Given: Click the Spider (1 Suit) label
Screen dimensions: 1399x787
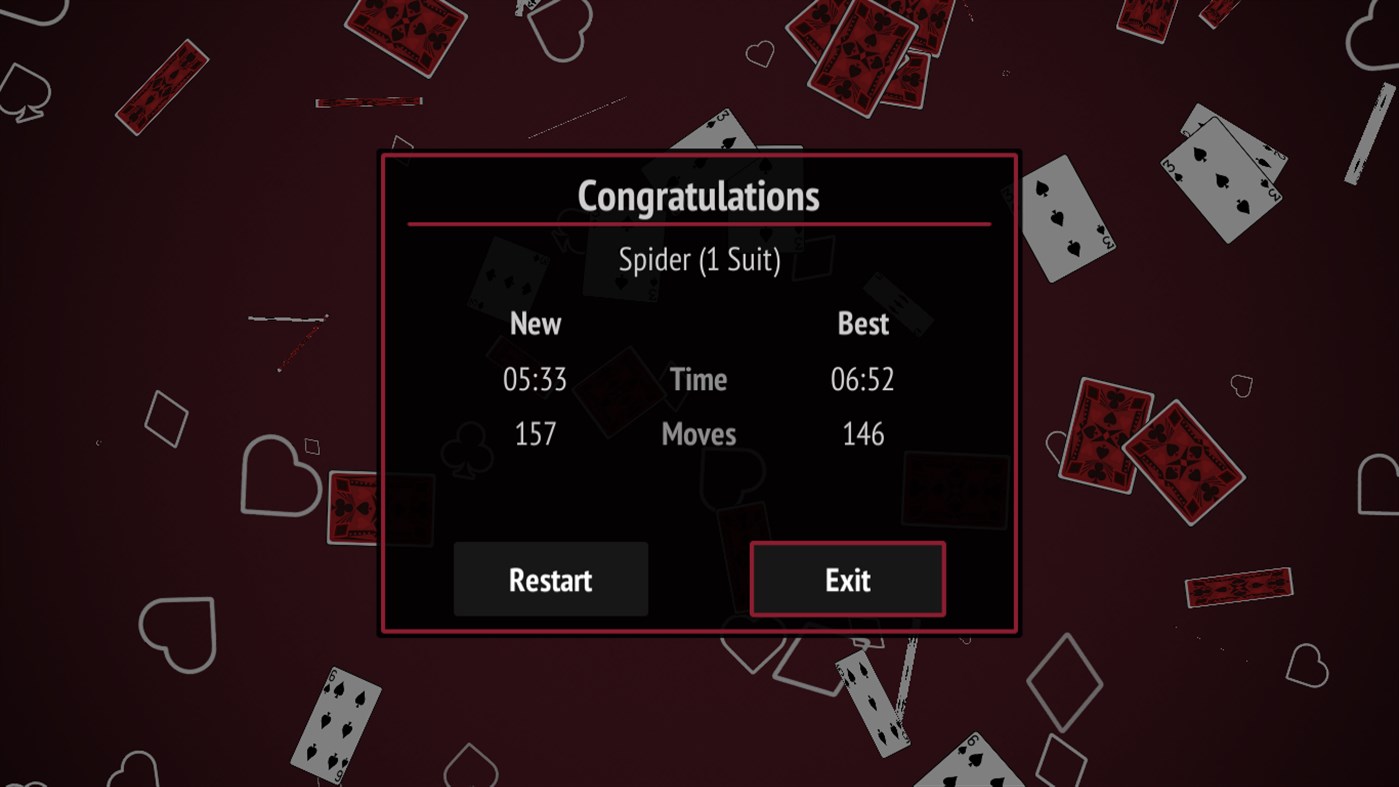Looking at the screenshot, I should click(x=699, y=259).
